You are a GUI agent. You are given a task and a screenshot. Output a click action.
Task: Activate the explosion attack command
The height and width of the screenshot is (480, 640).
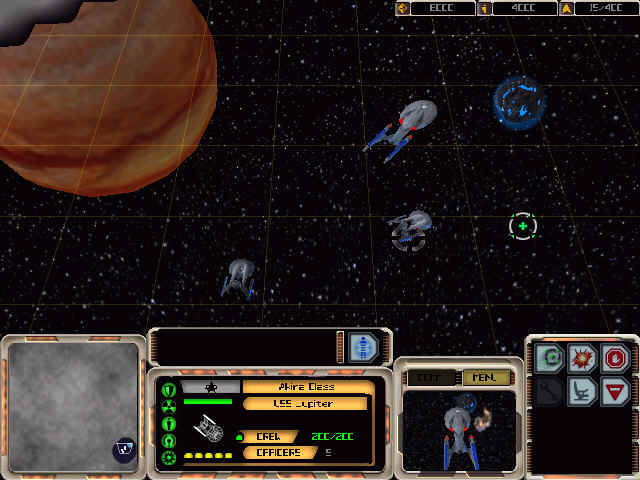[582, 359]
